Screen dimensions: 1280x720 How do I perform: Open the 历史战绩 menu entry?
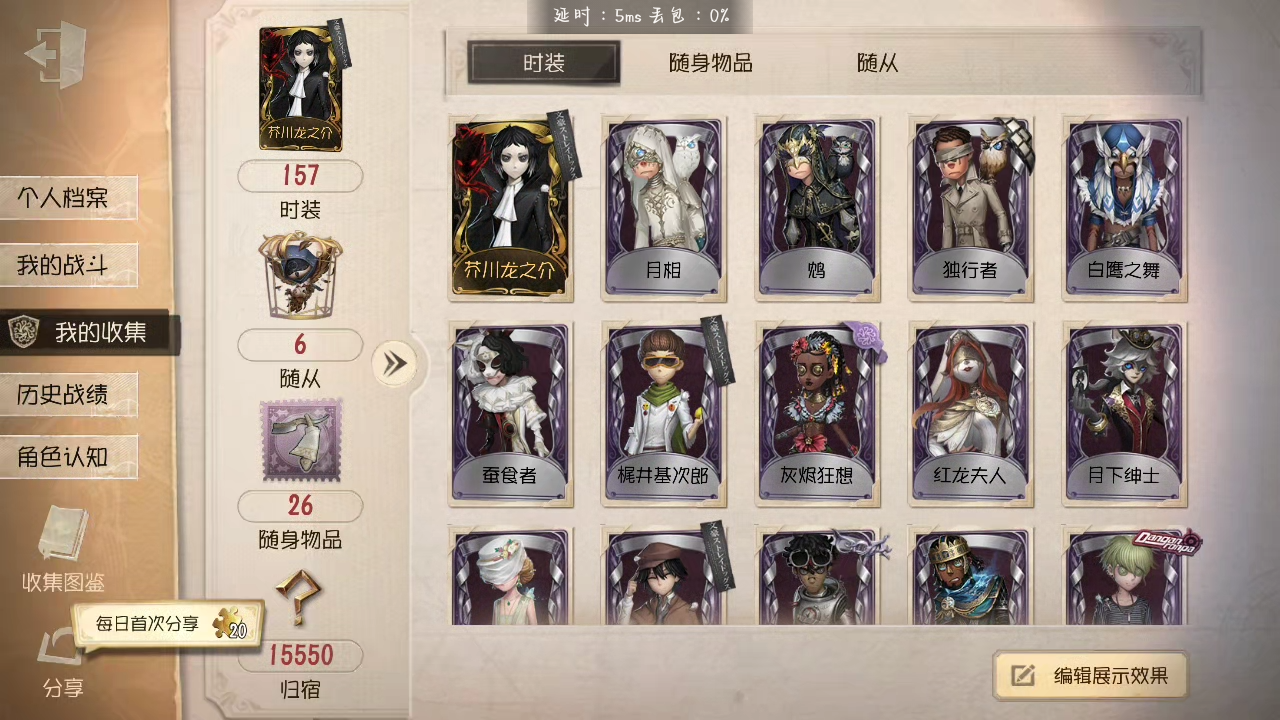(x=68, y=394)
